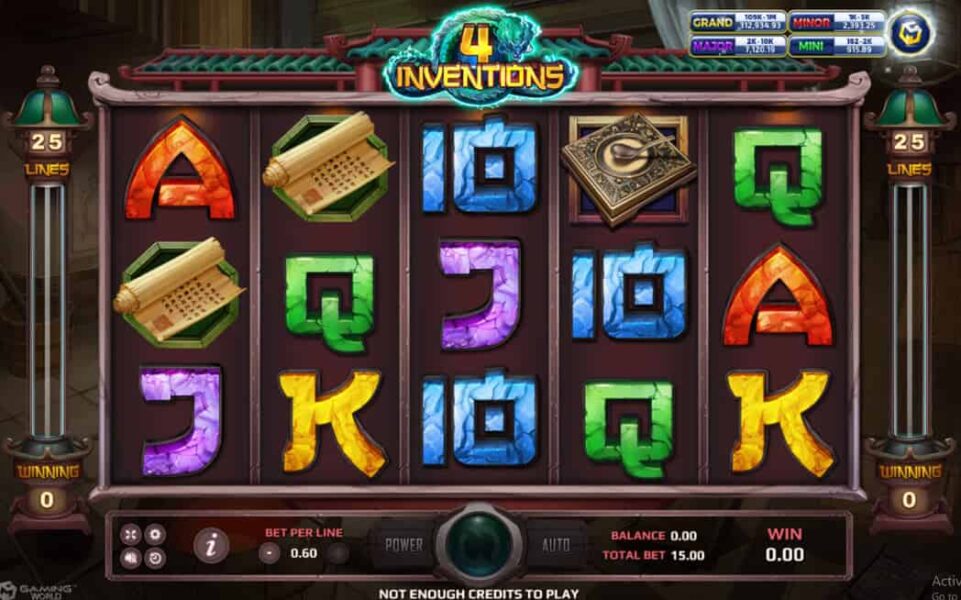
Task: Select the MAJOR jackpot panel
Action: click(738, 45)
